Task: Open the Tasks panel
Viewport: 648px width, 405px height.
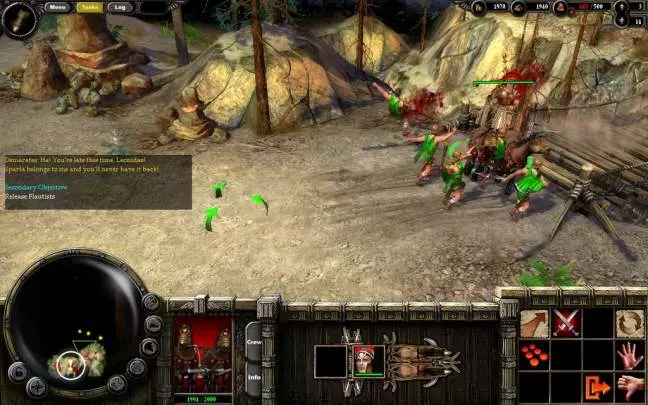Action: [89, 7]
